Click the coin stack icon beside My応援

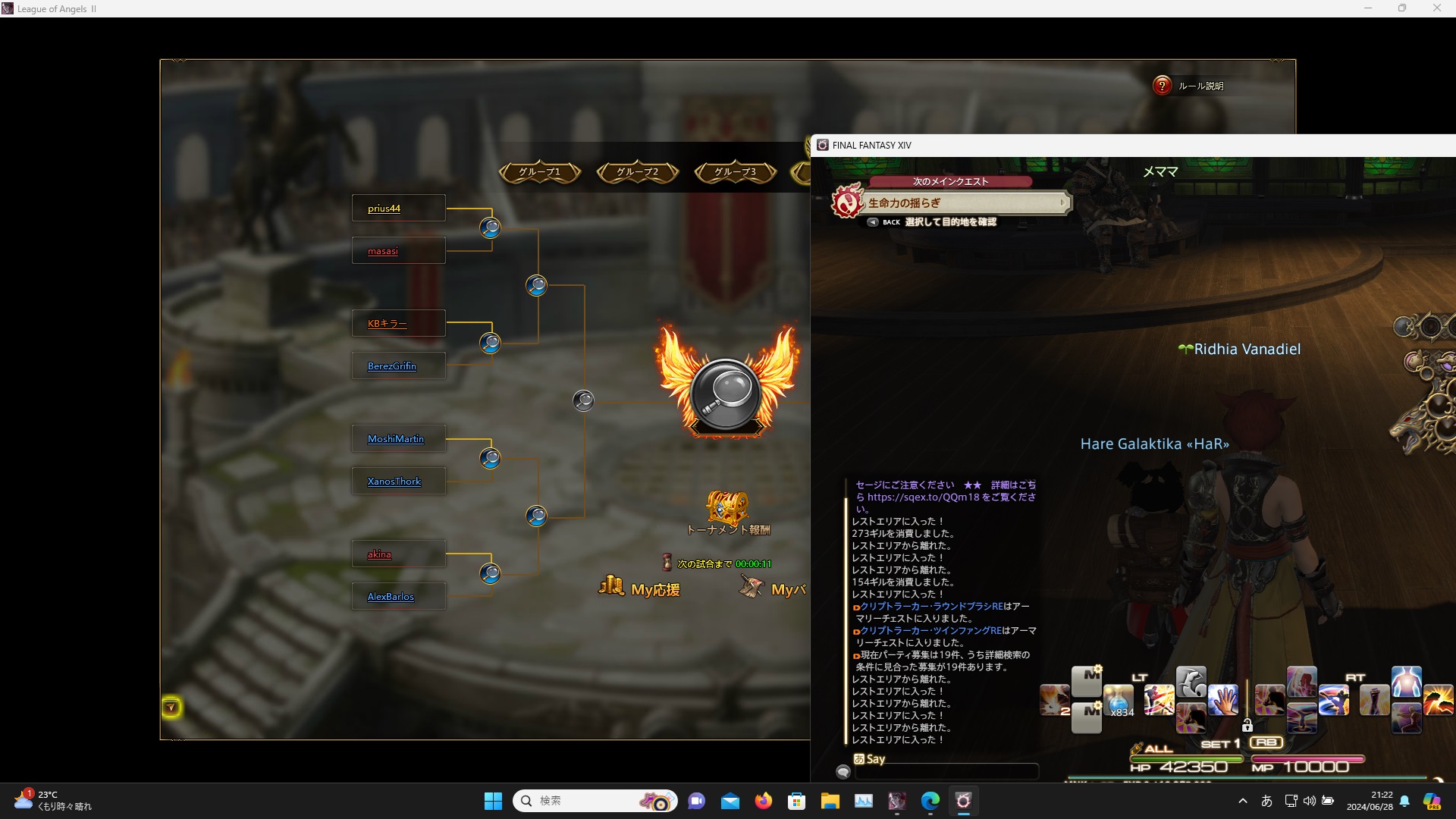(x=610, y=585)
